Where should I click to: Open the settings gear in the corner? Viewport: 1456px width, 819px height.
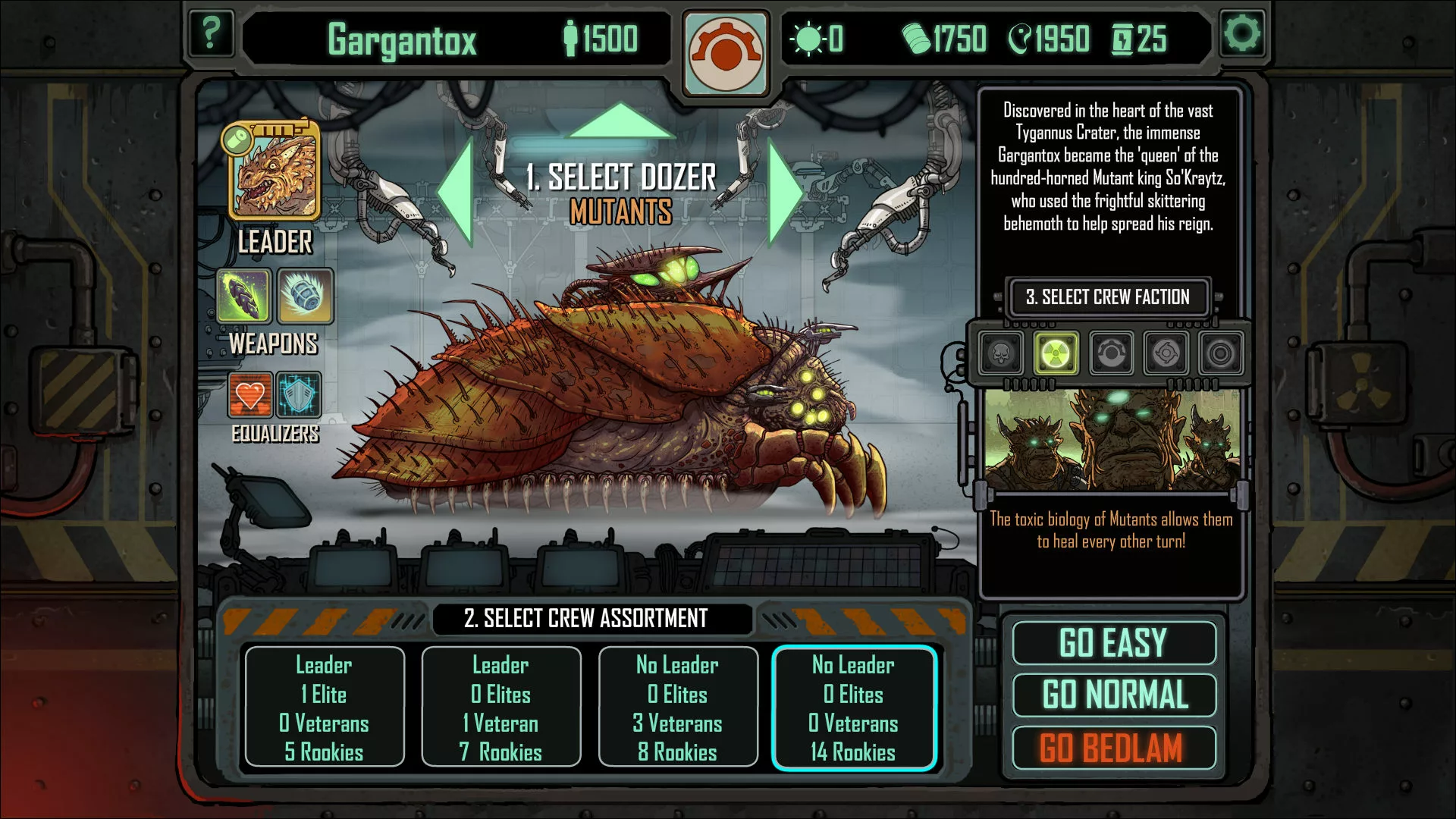[1242, 33]
